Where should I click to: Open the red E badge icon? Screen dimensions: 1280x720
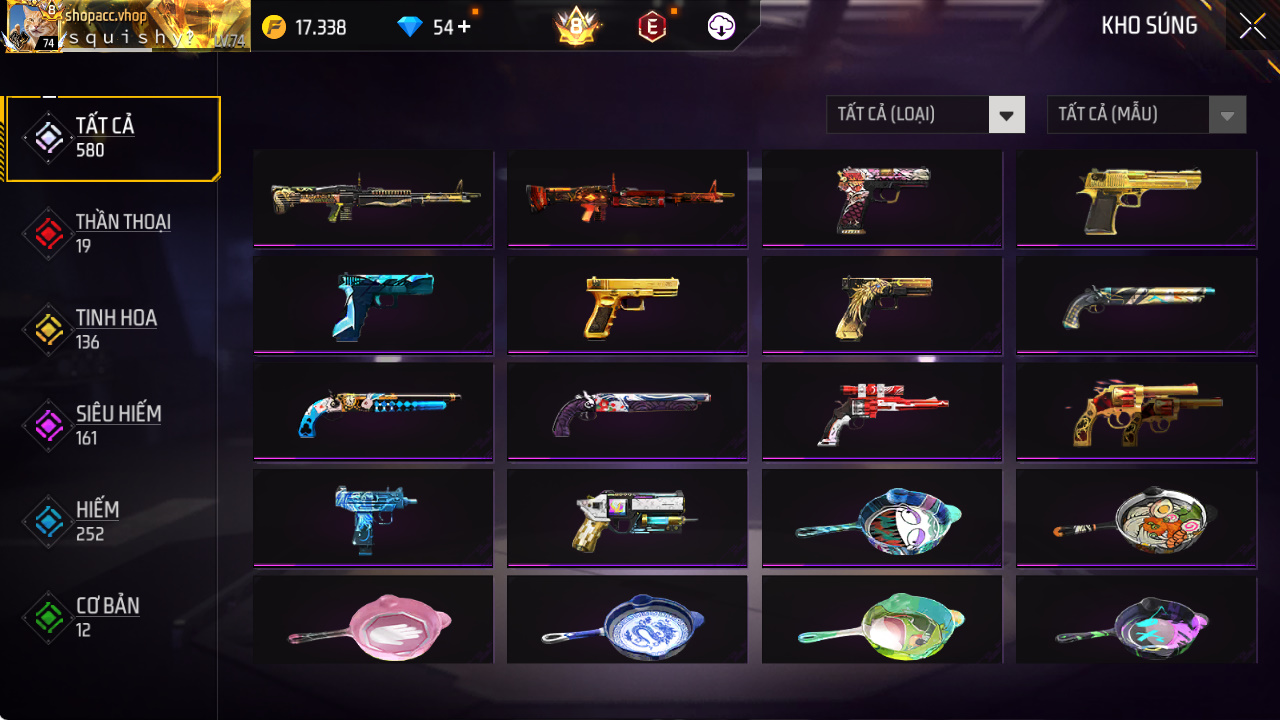652,27
